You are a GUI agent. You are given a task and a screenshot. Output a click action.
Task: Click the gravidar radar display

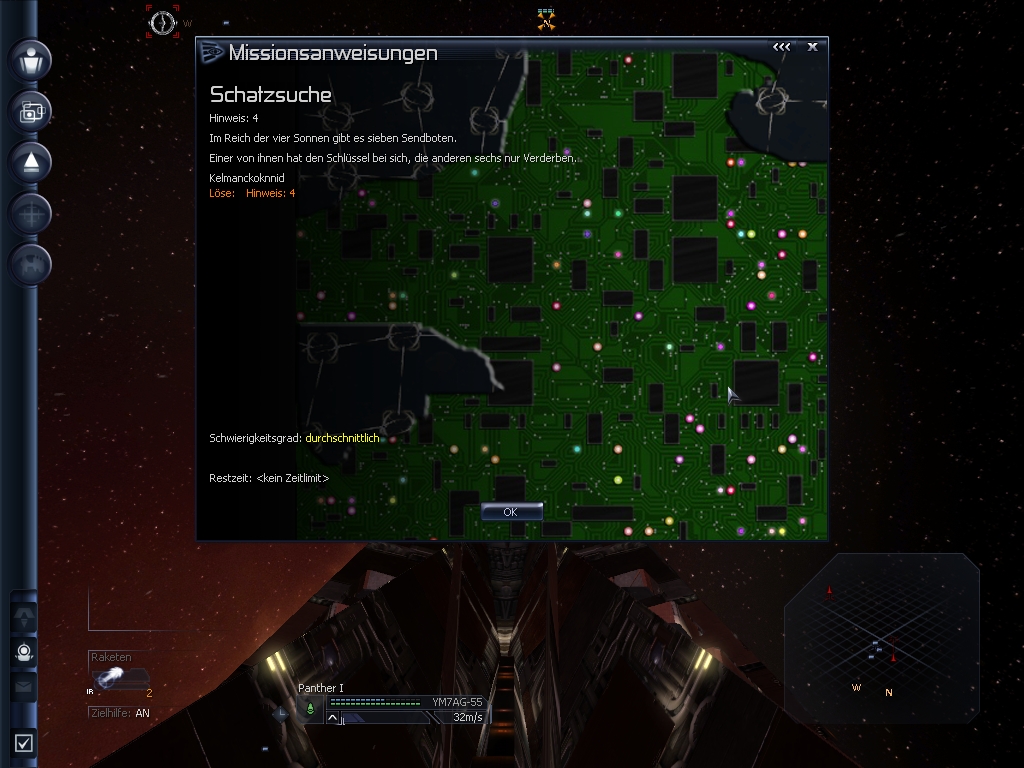pyautogui.click(x=881, y=640)
